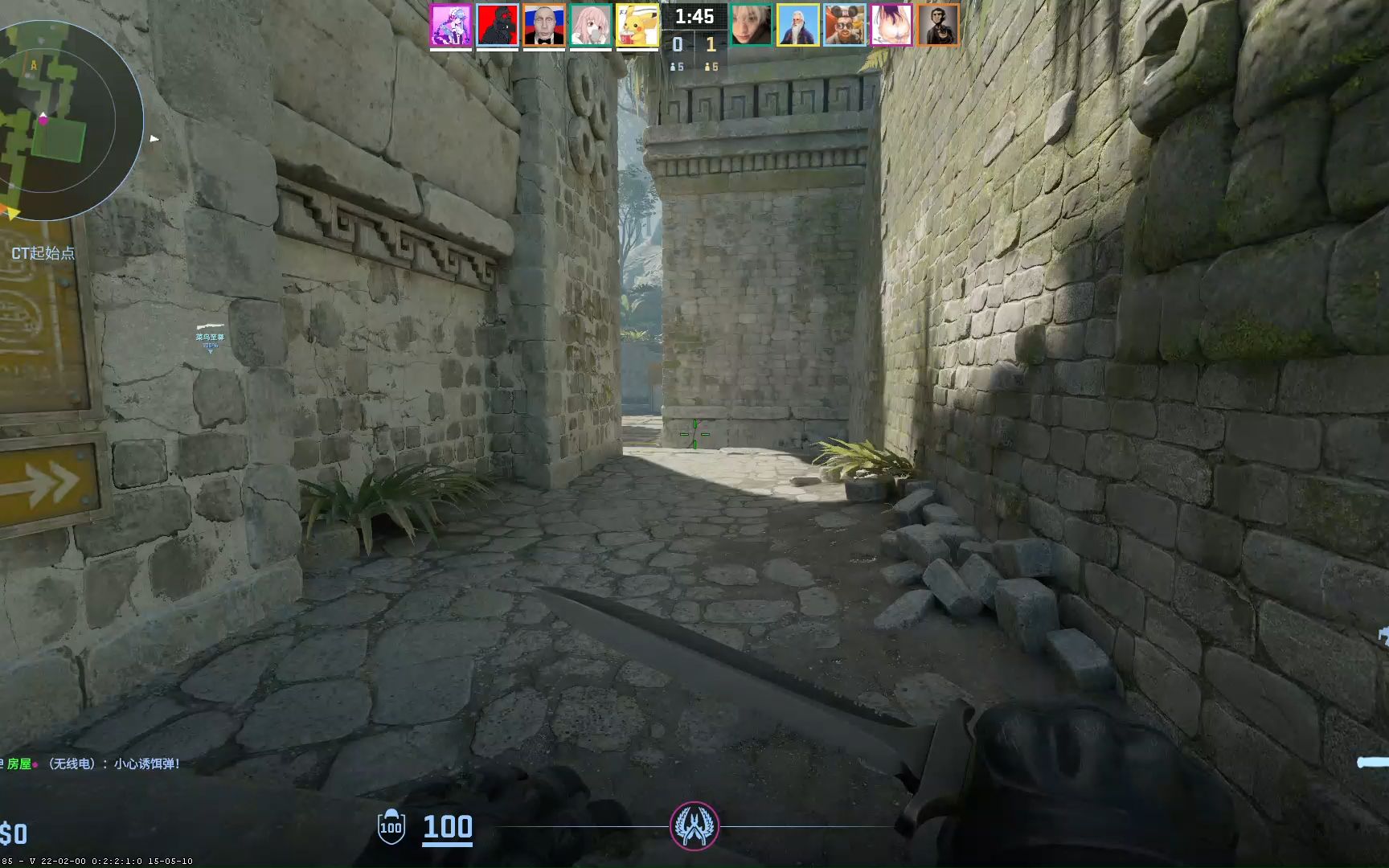Click the CT alive-count person icon
Image resolution: width=1389 pixels, height=868 pixels.
point(674,68)
